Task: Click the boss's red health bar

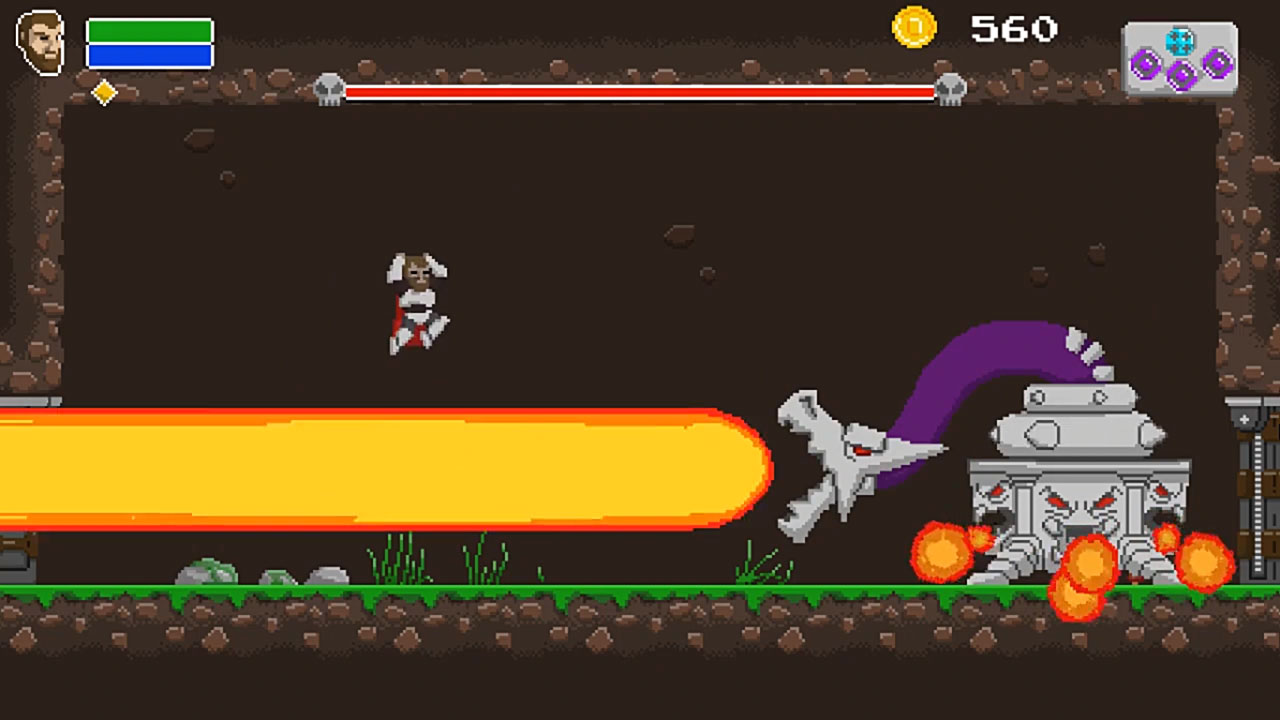Action: click(x=640, y=92)
